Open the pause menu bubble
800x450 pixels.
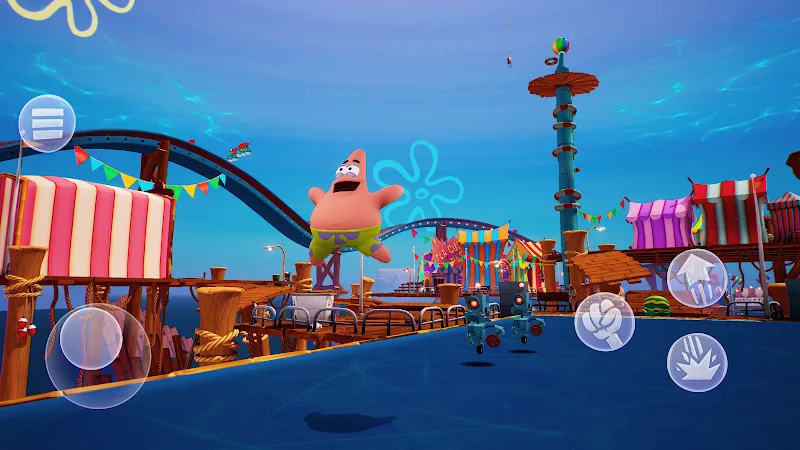[47, 123]
